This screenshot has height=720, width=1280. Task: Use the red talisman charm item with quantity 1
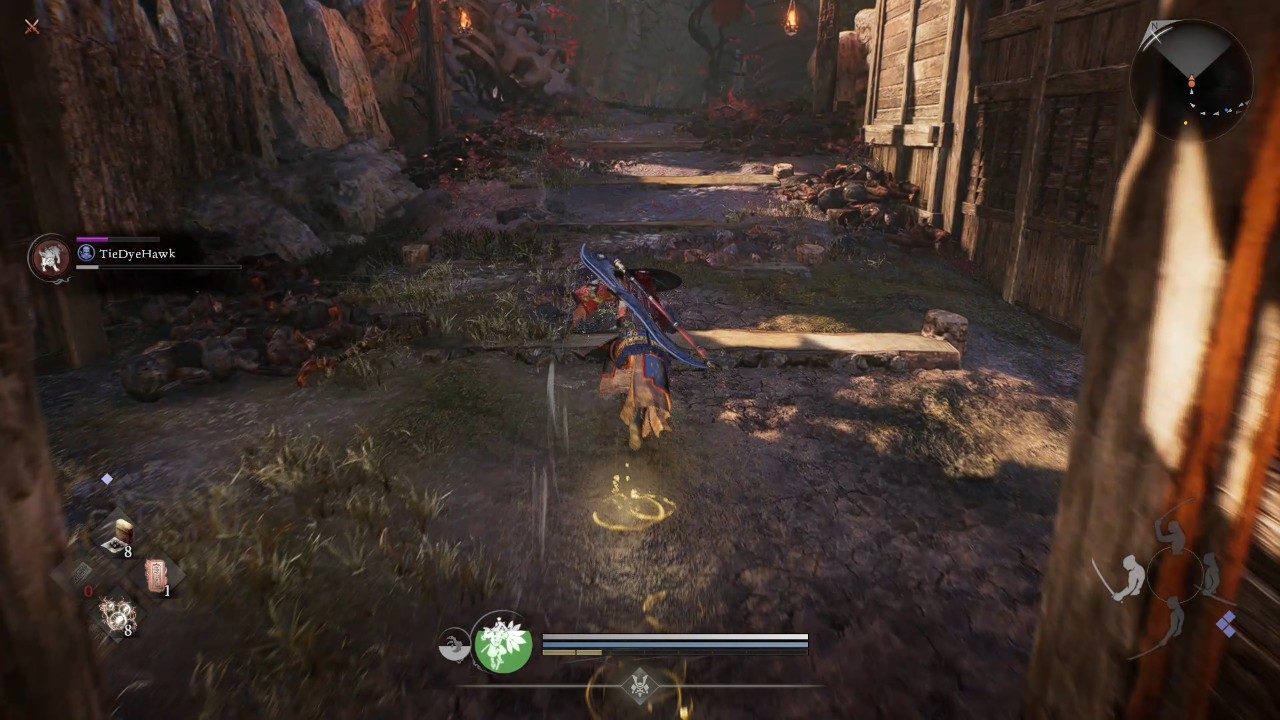[x=157, y=576]
